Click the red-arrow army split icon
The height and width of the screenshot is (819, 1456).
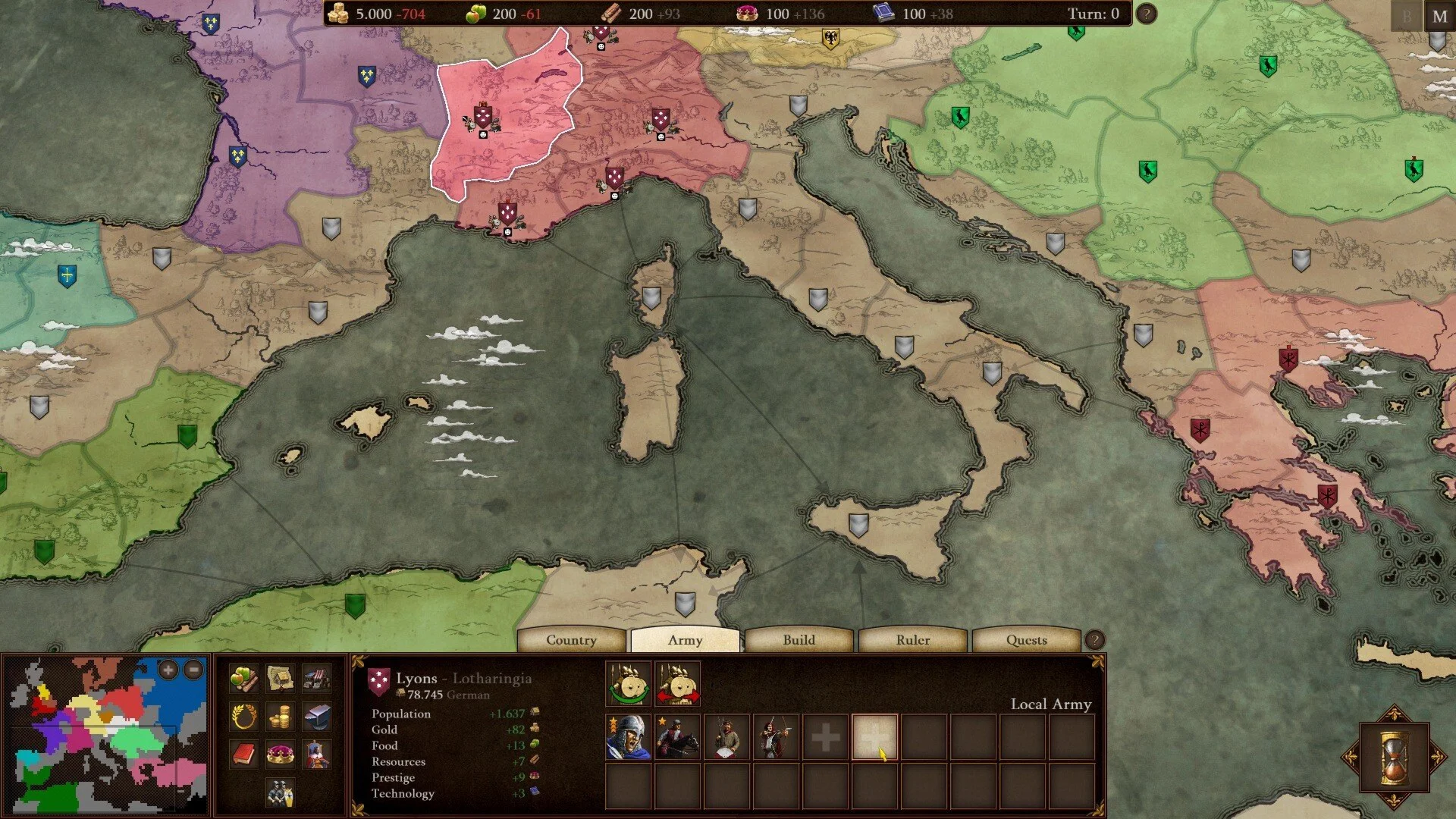coord(677,684)
